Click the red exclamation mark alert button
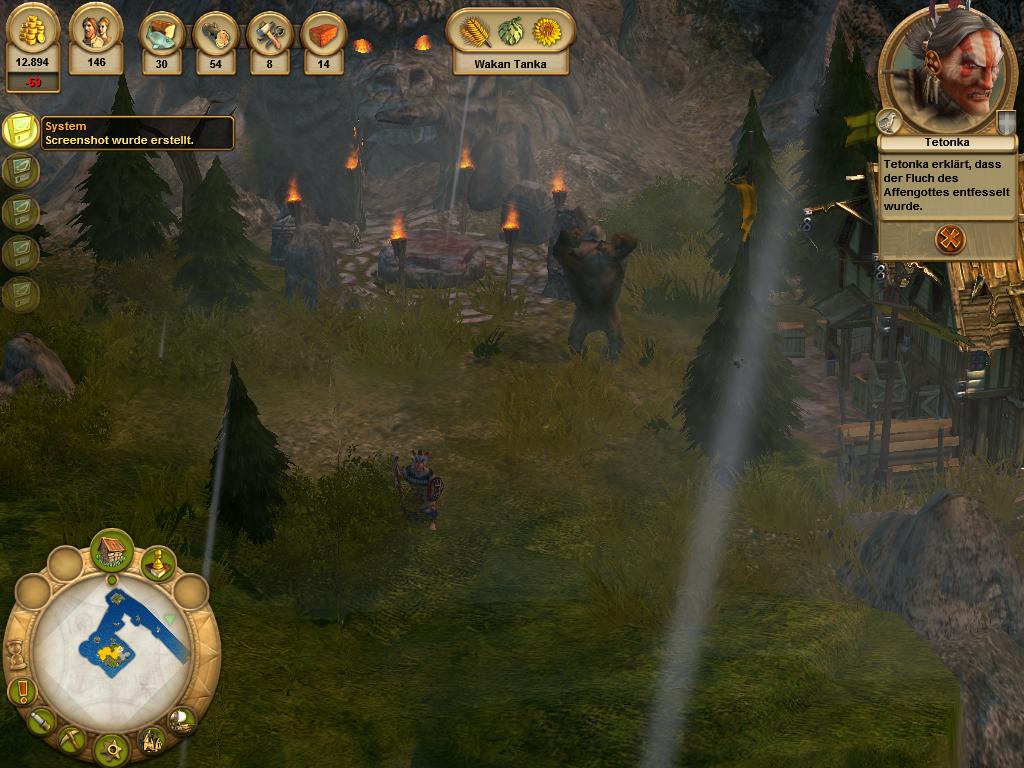The height and width of the screenshot is (768, 1024). (x=21, y=690)
